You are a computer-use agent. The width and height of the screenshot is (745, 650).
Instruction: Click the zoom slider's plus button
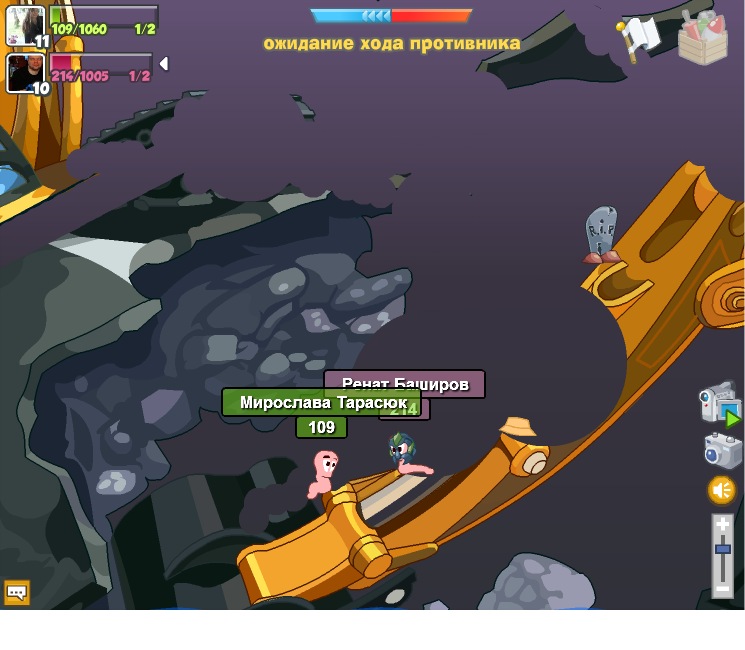[x=722, y=524]
